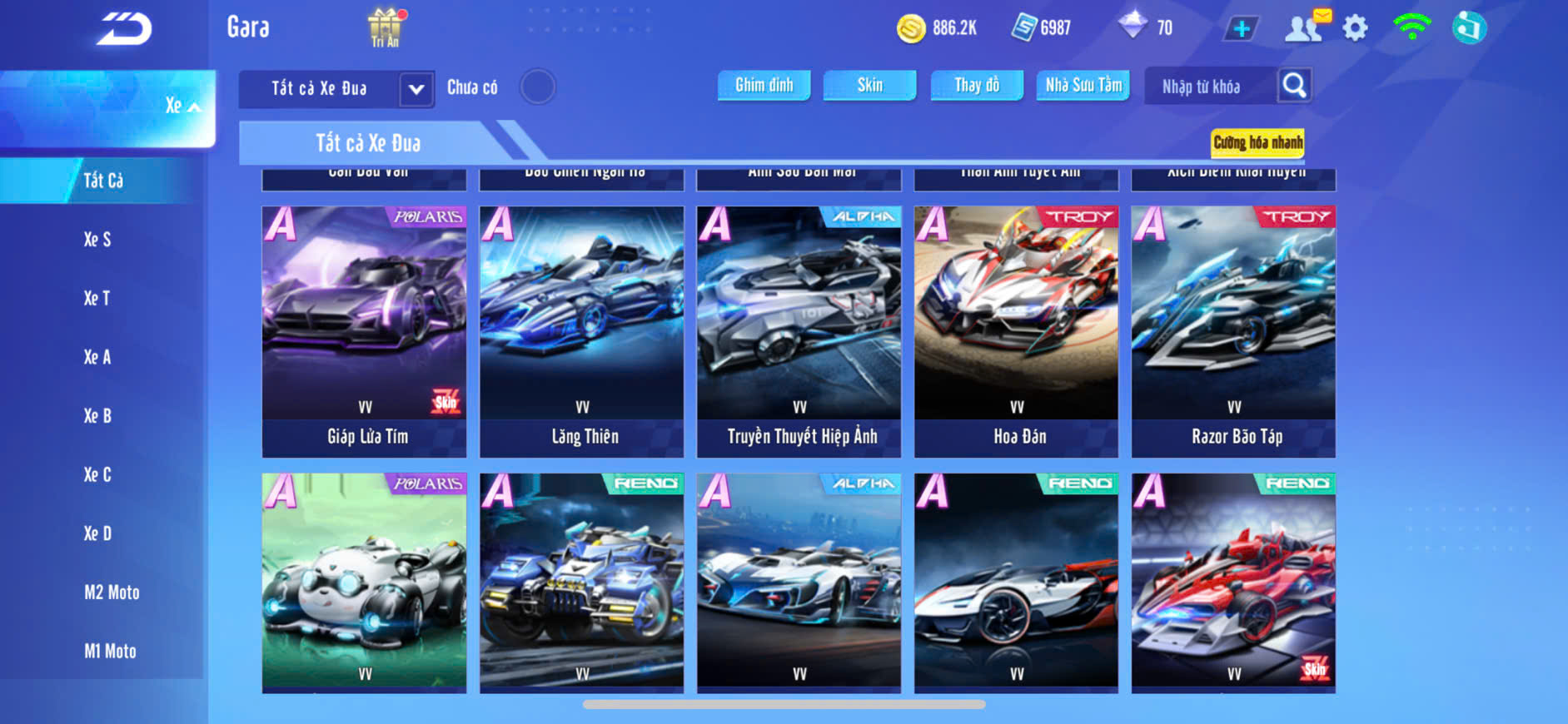Pick the Razor Bão Táp car card
Viewport: 1568px width, 724px height.
click(x=1233, y=331)
